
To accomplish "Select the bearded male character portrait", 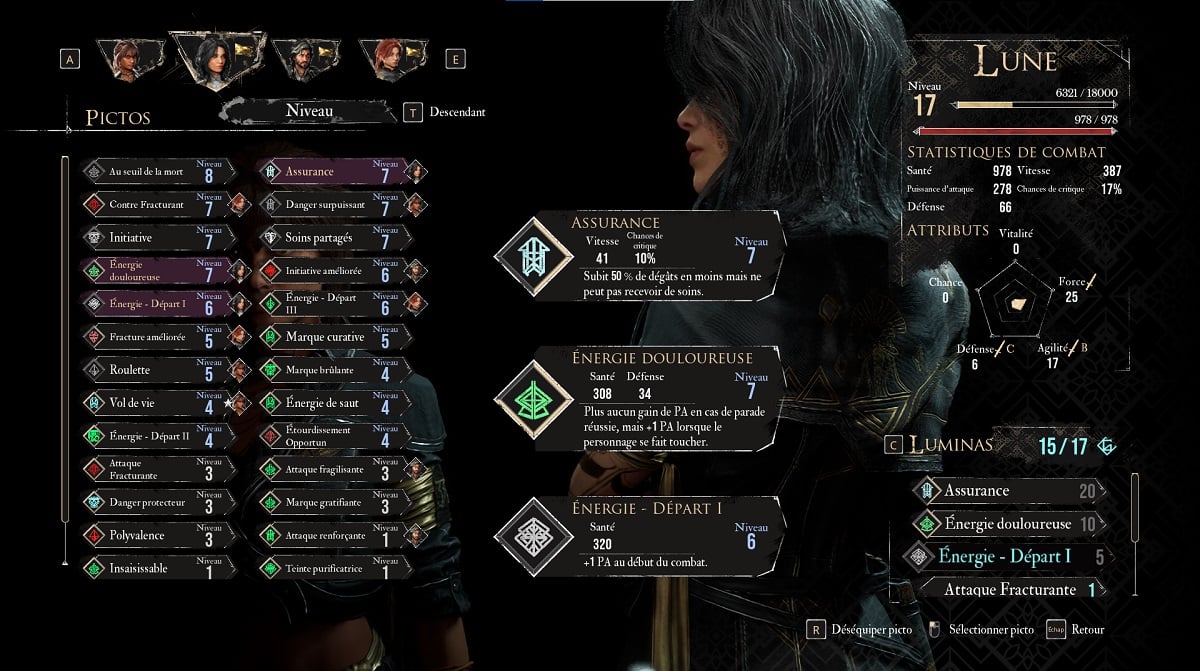I will tap(302, 59).
